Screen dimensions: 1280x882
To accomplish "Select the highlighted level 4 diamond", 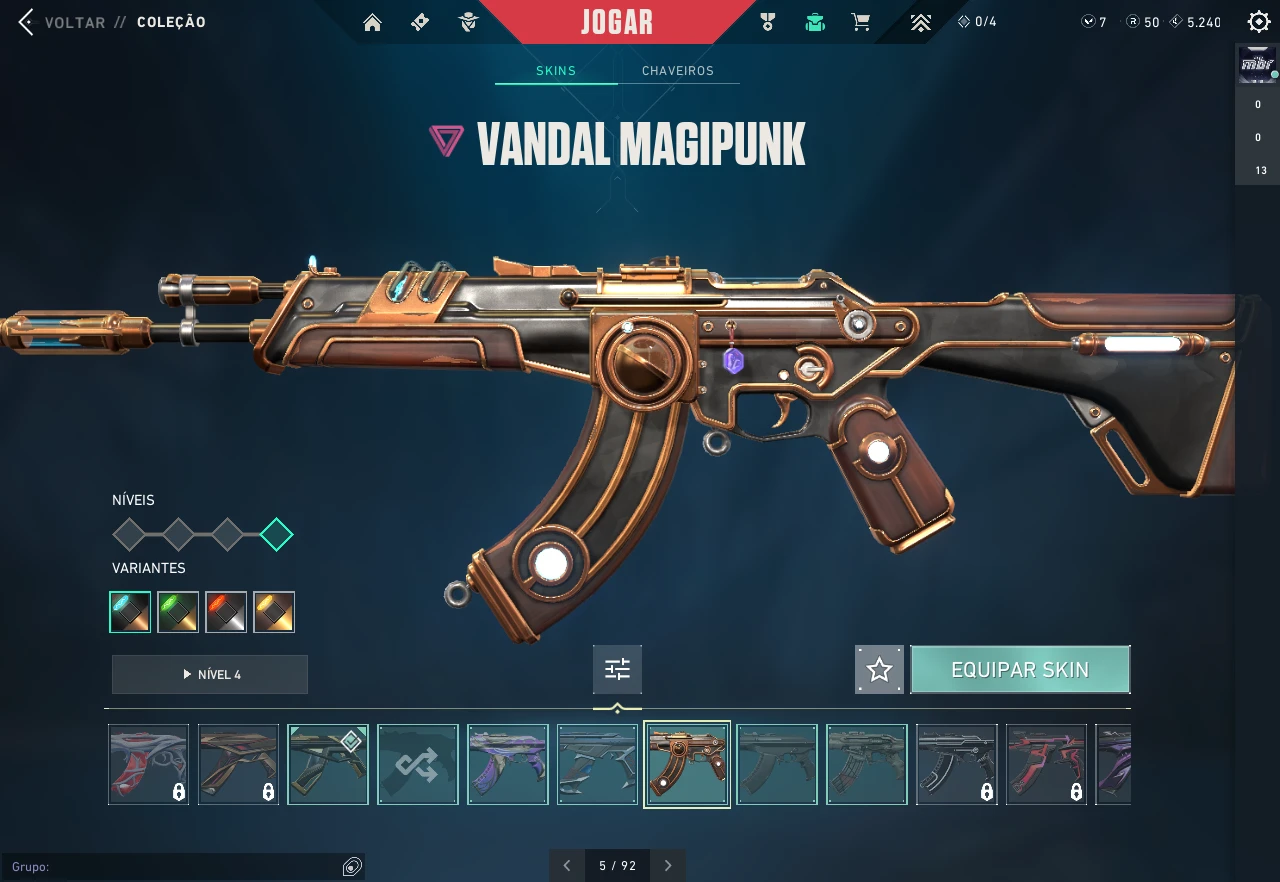I will coord(276,535).
